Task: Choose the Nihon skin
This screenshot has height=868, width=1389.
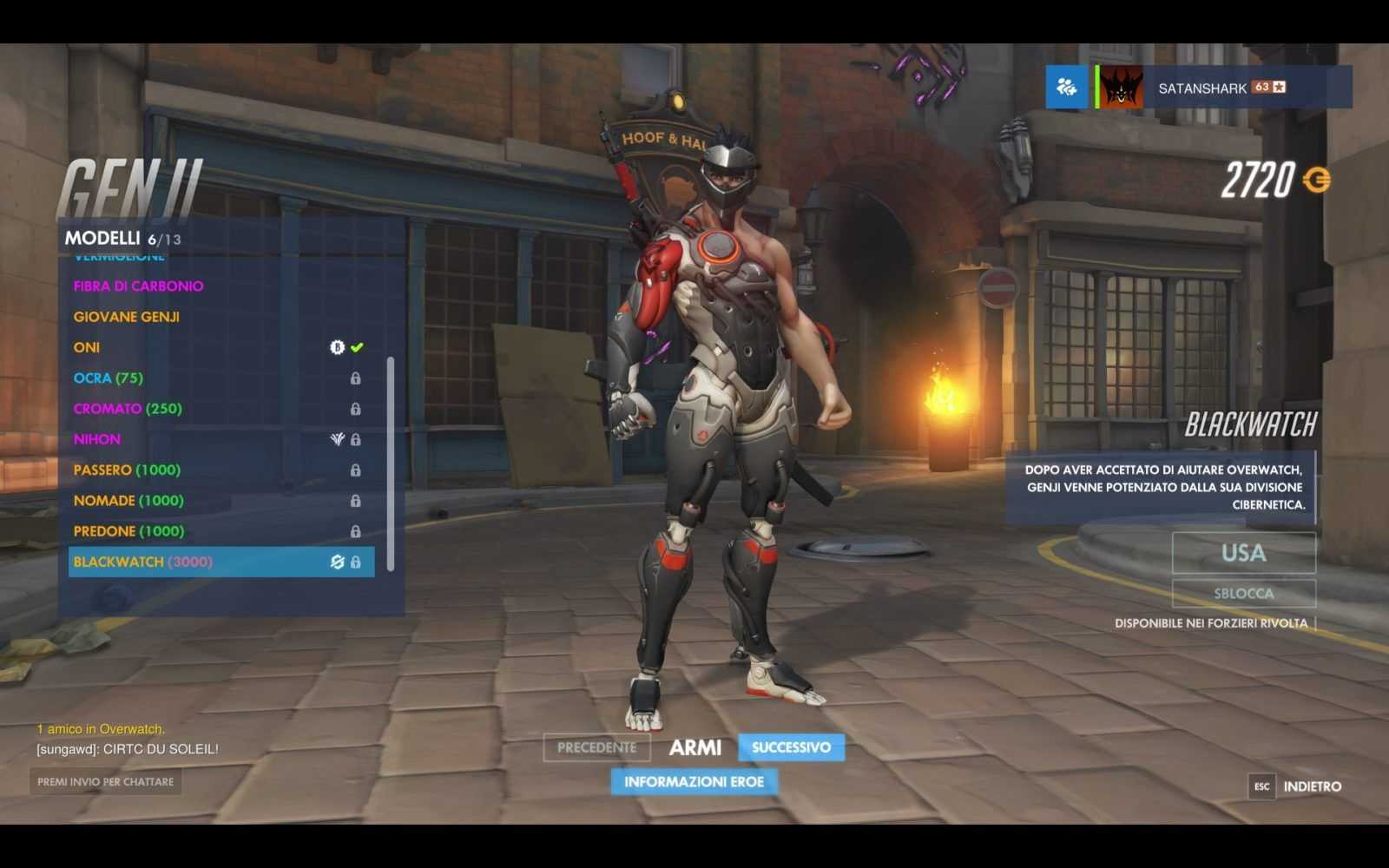Action: coord(97,439)
